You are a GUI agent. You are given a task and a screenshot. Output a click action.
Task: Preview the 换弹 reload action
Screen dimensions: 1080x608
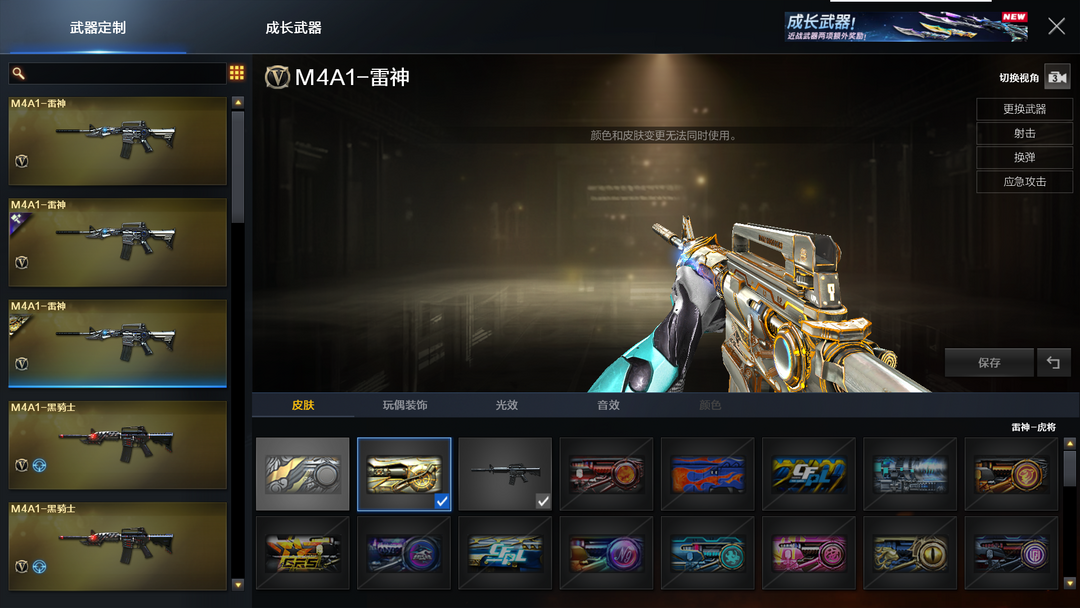(1024, 157)
